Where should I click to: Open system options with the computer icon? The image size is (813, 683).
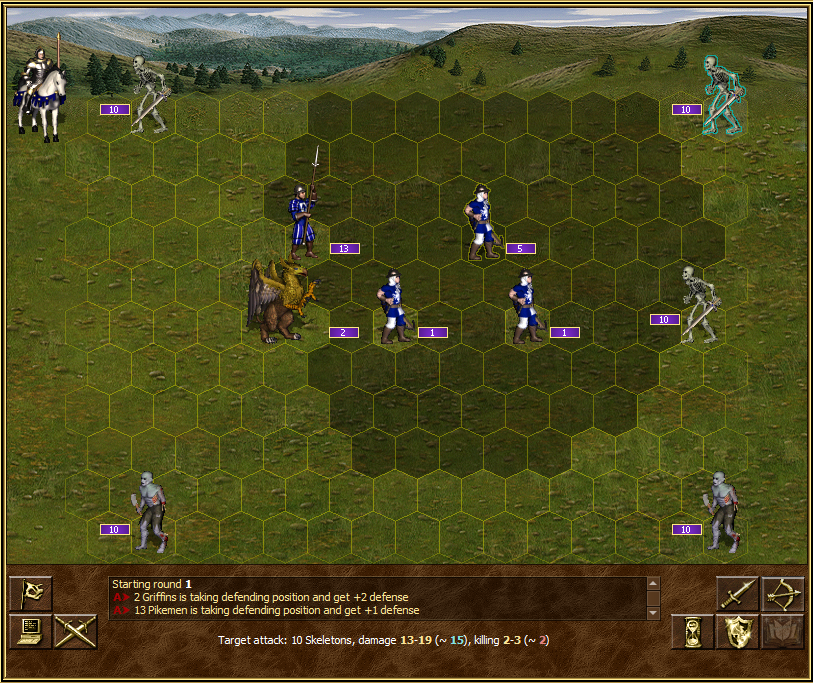(30, 632)
